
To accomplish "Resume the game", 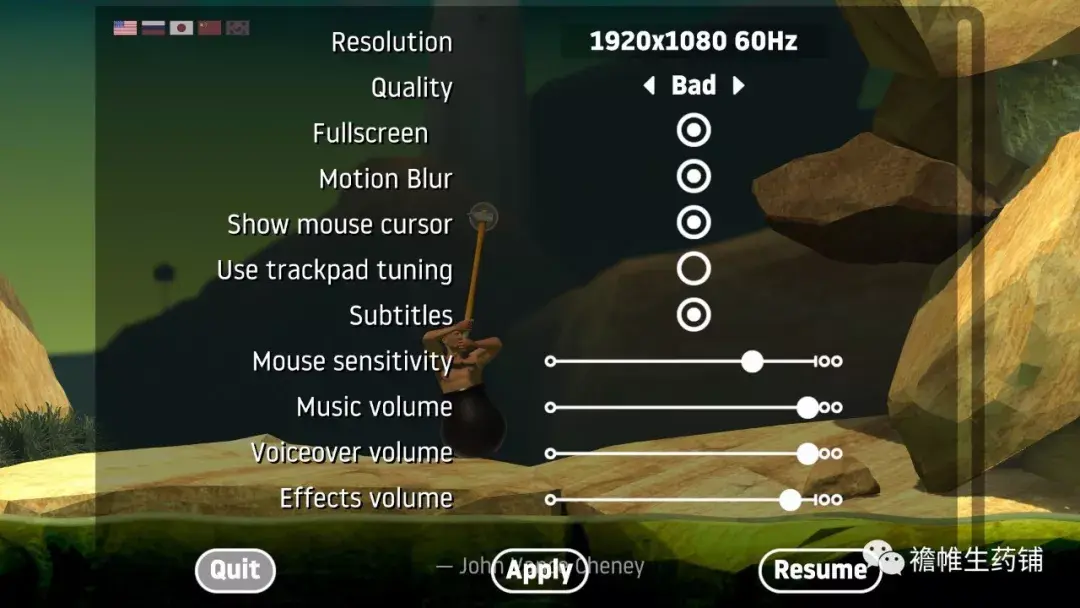I will click(x=820, y=571).
